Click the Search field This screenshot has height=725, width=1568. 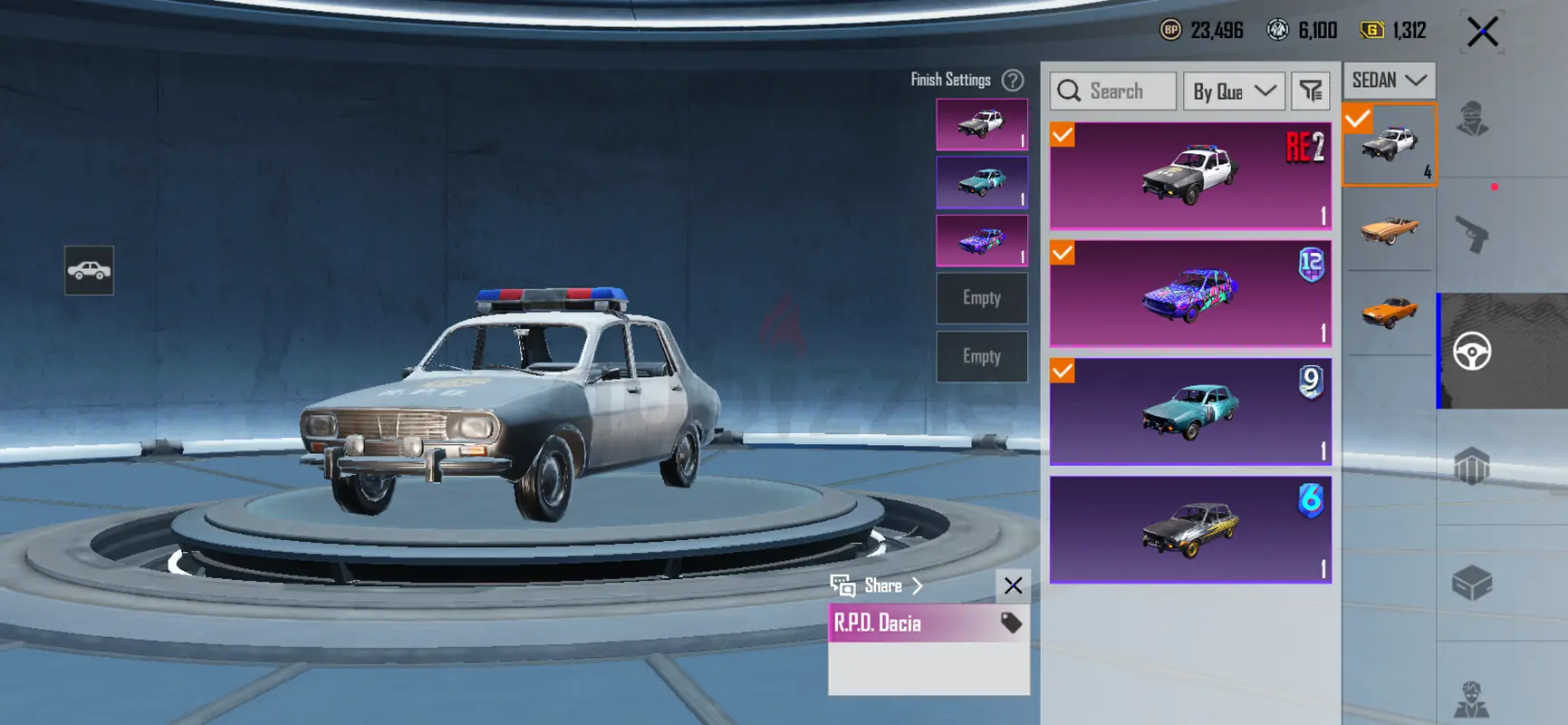[1114, 92]
